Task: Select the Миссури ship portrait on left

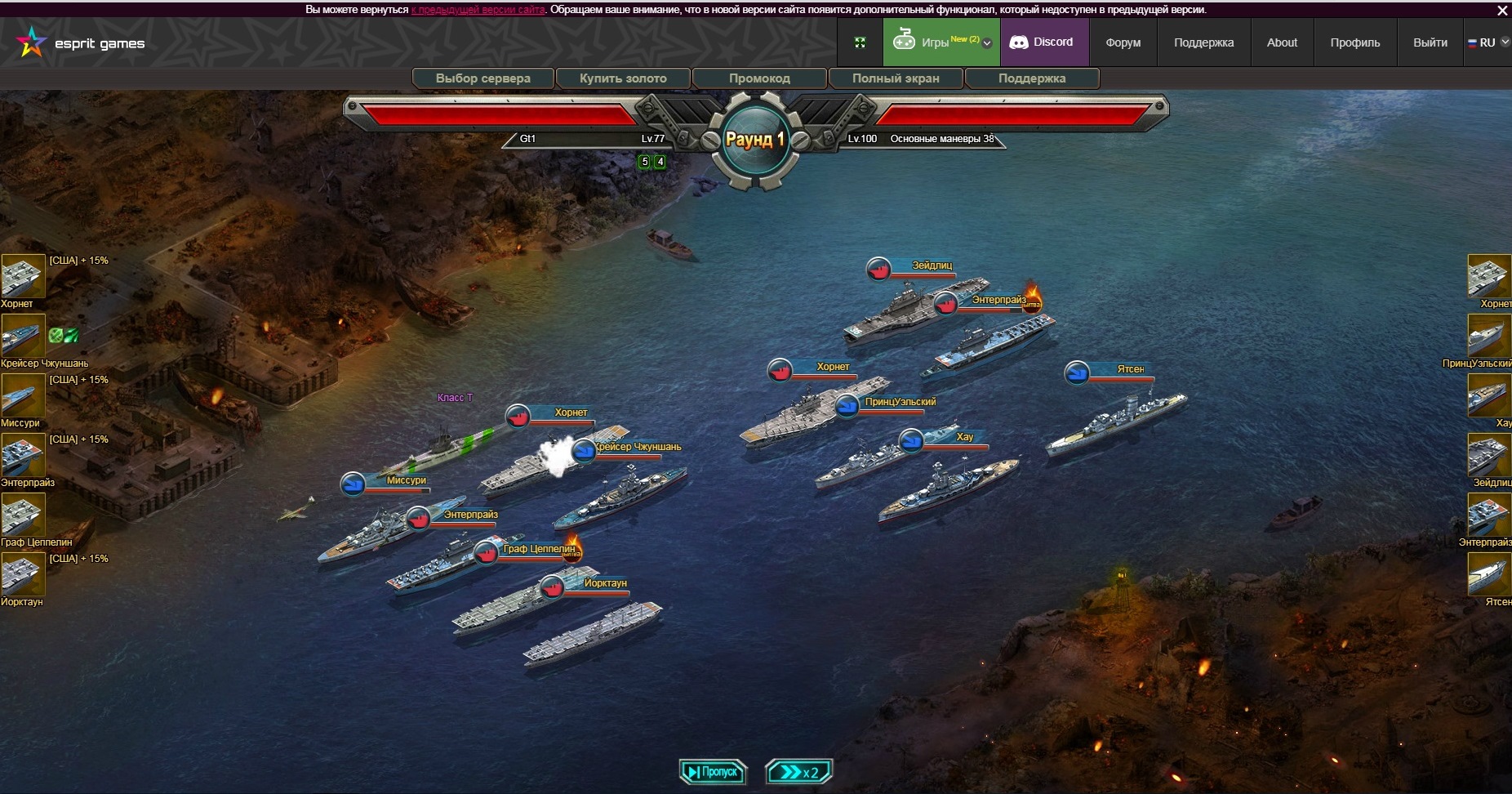Action: 22,396
